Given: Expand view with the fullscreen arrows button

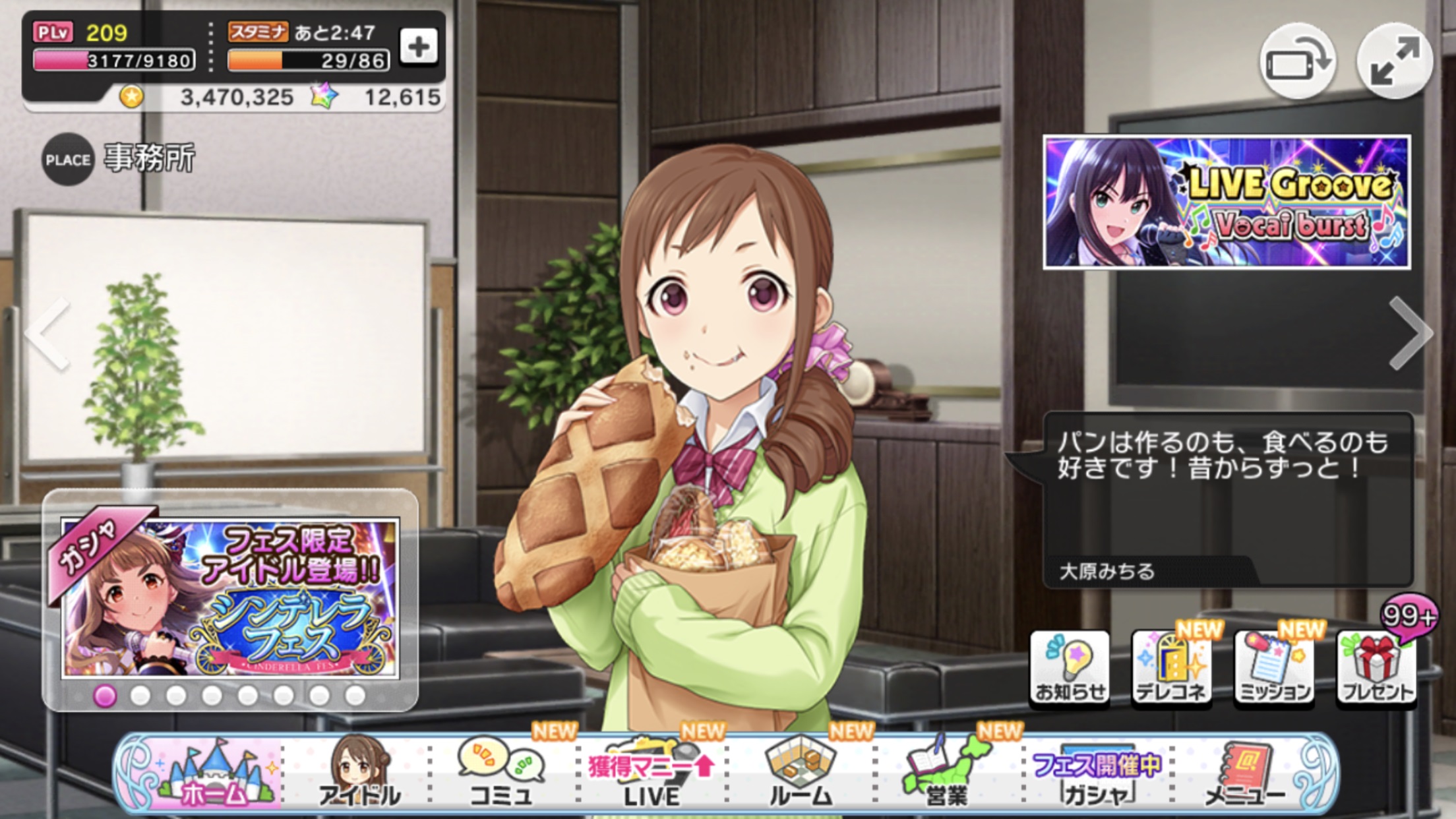Looking at the screenshot, I should [1394, 61].
